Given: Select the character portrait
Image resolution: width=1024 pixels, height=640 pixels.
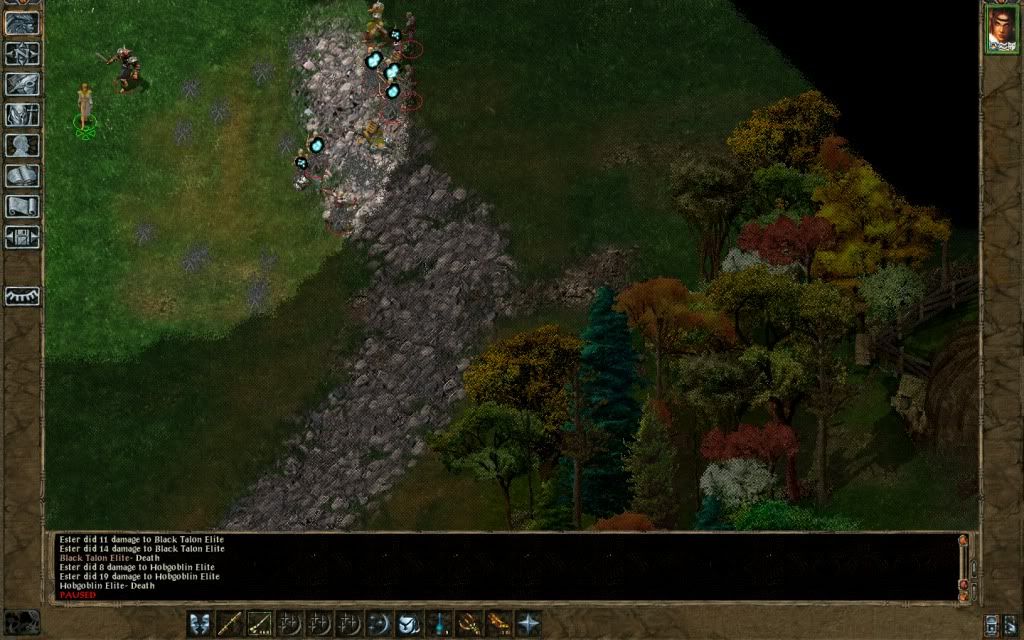Looking at the screenshot, I should pyautogui.click(x=1001, y=29).
